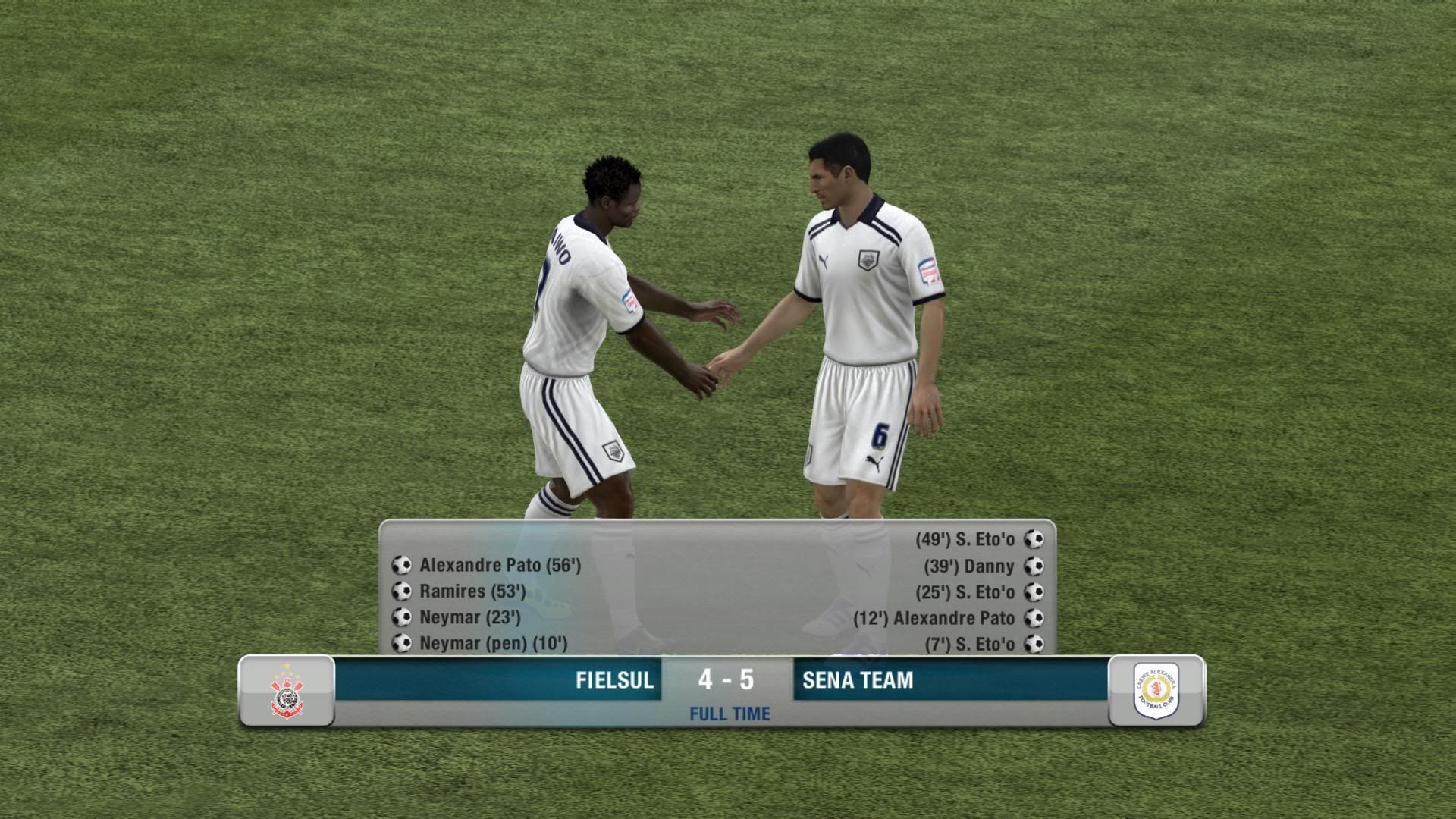Click the ball icon beside Ramires (53')
1456x819 pixels.
(400, 591)
